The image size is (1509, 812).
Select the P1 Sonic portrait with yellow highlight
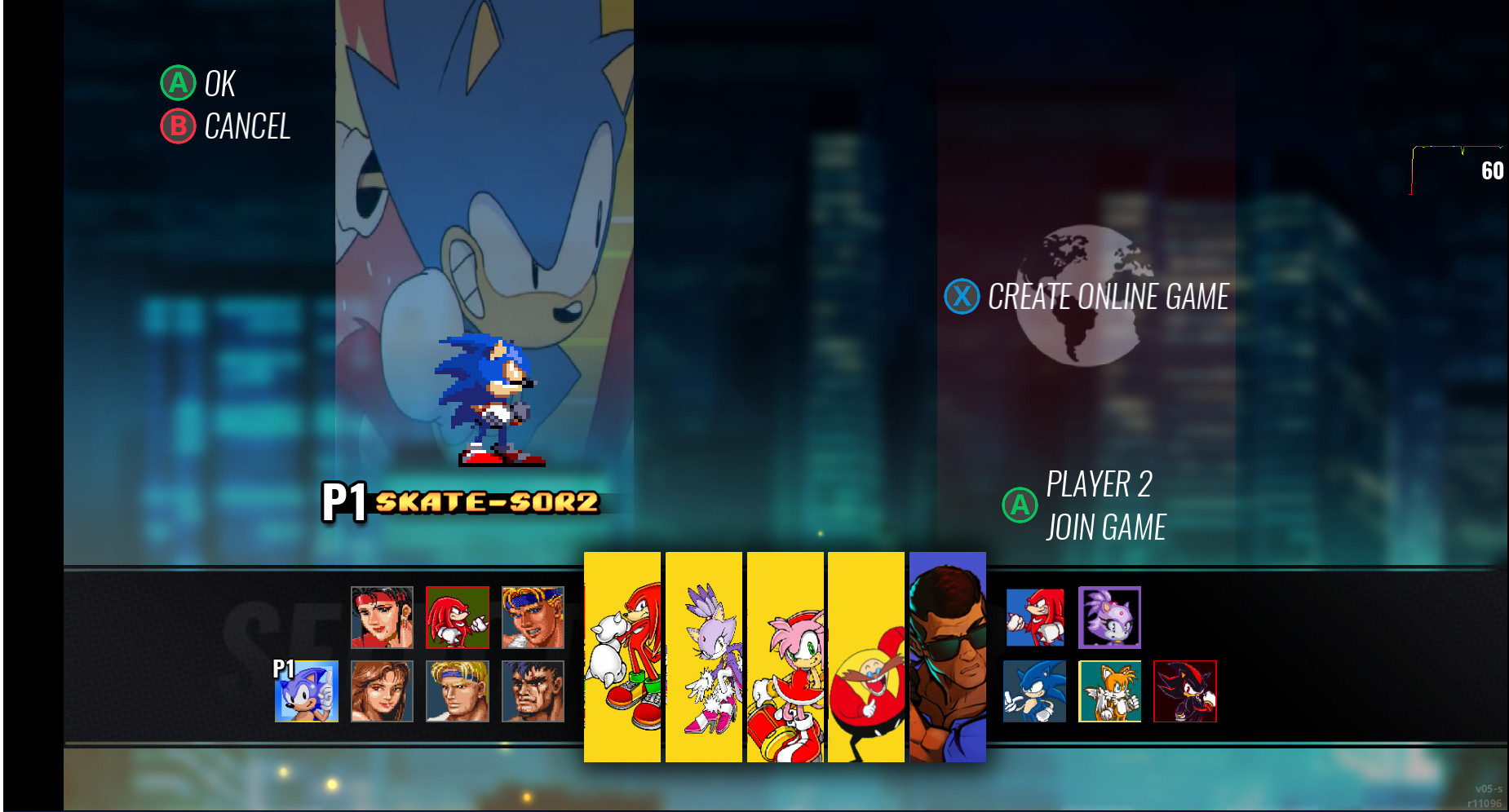[x=308, y=693]
